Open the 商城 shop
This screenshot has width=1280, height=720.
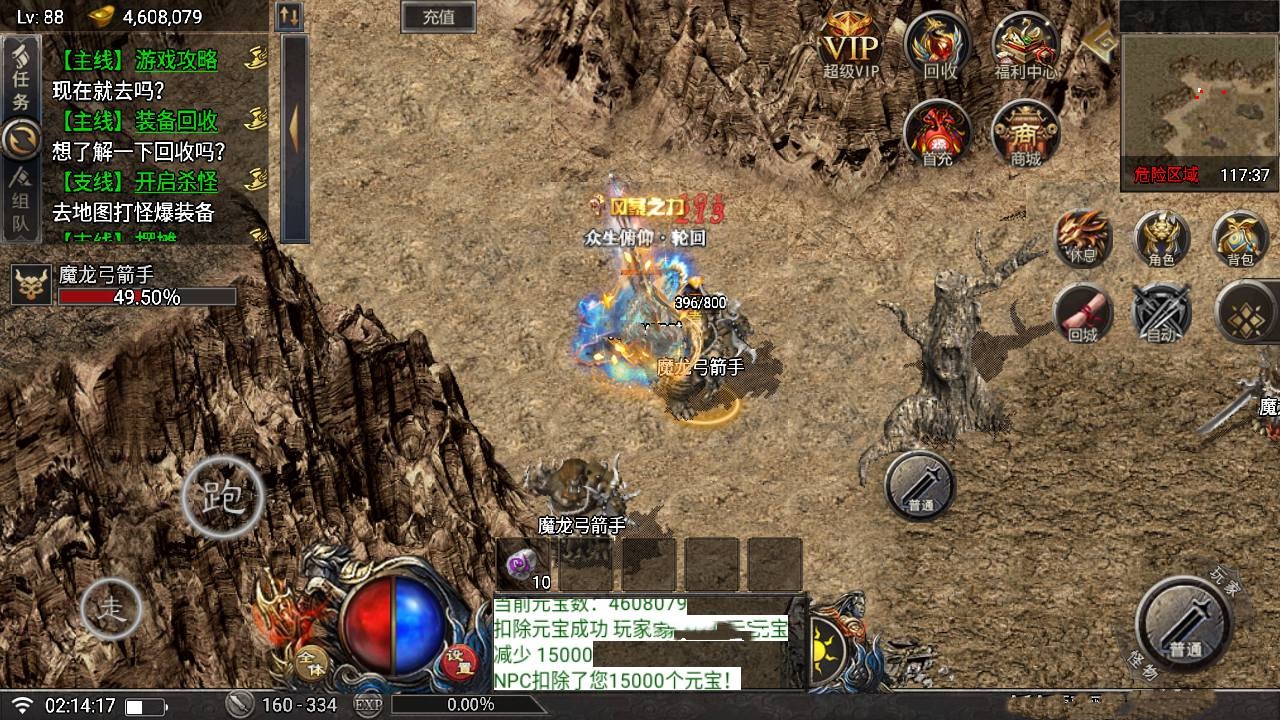coord(1025,133)
